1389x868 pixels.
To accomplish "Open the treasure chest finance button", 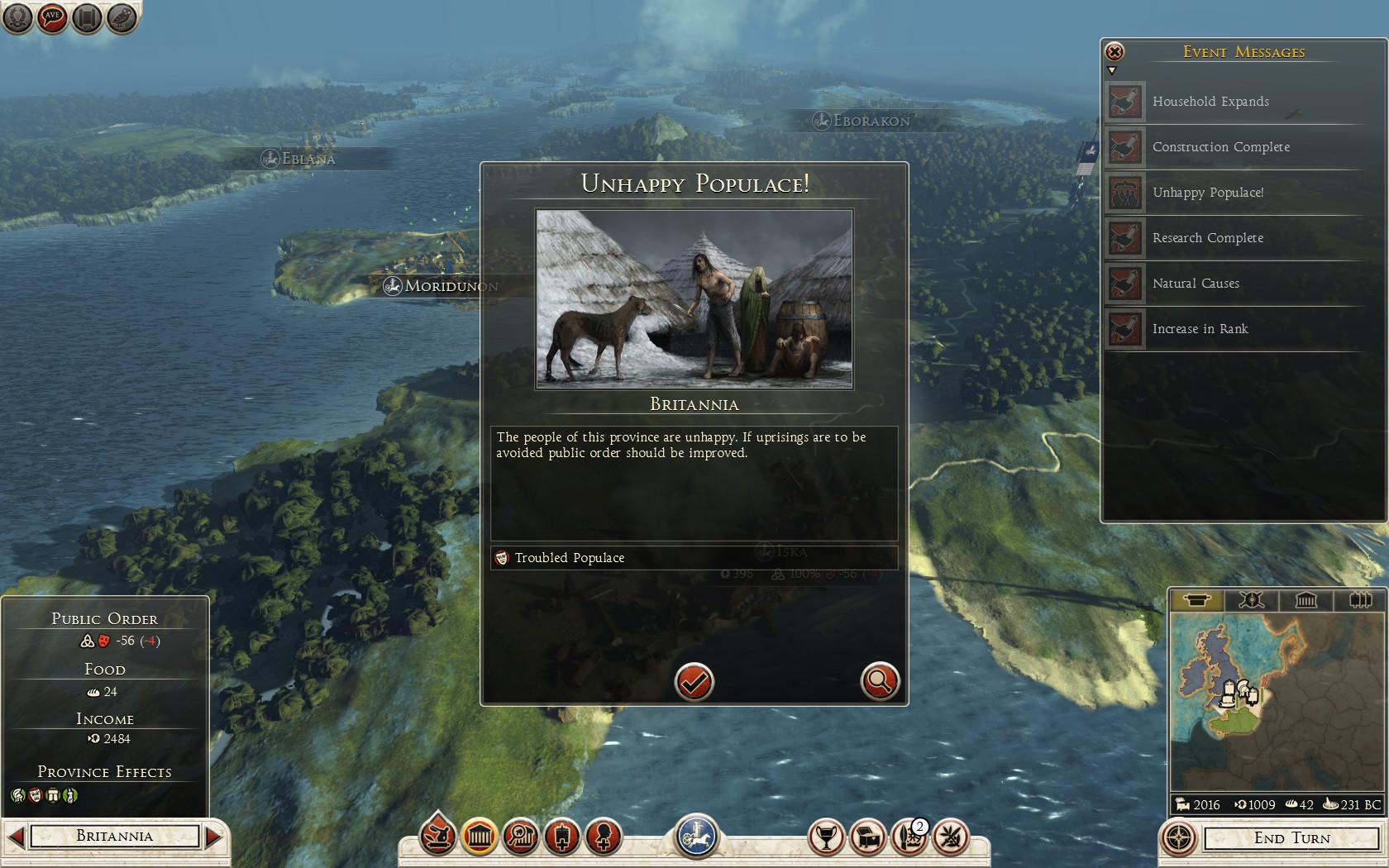I will pyautogui.click(x=867, y=837).
